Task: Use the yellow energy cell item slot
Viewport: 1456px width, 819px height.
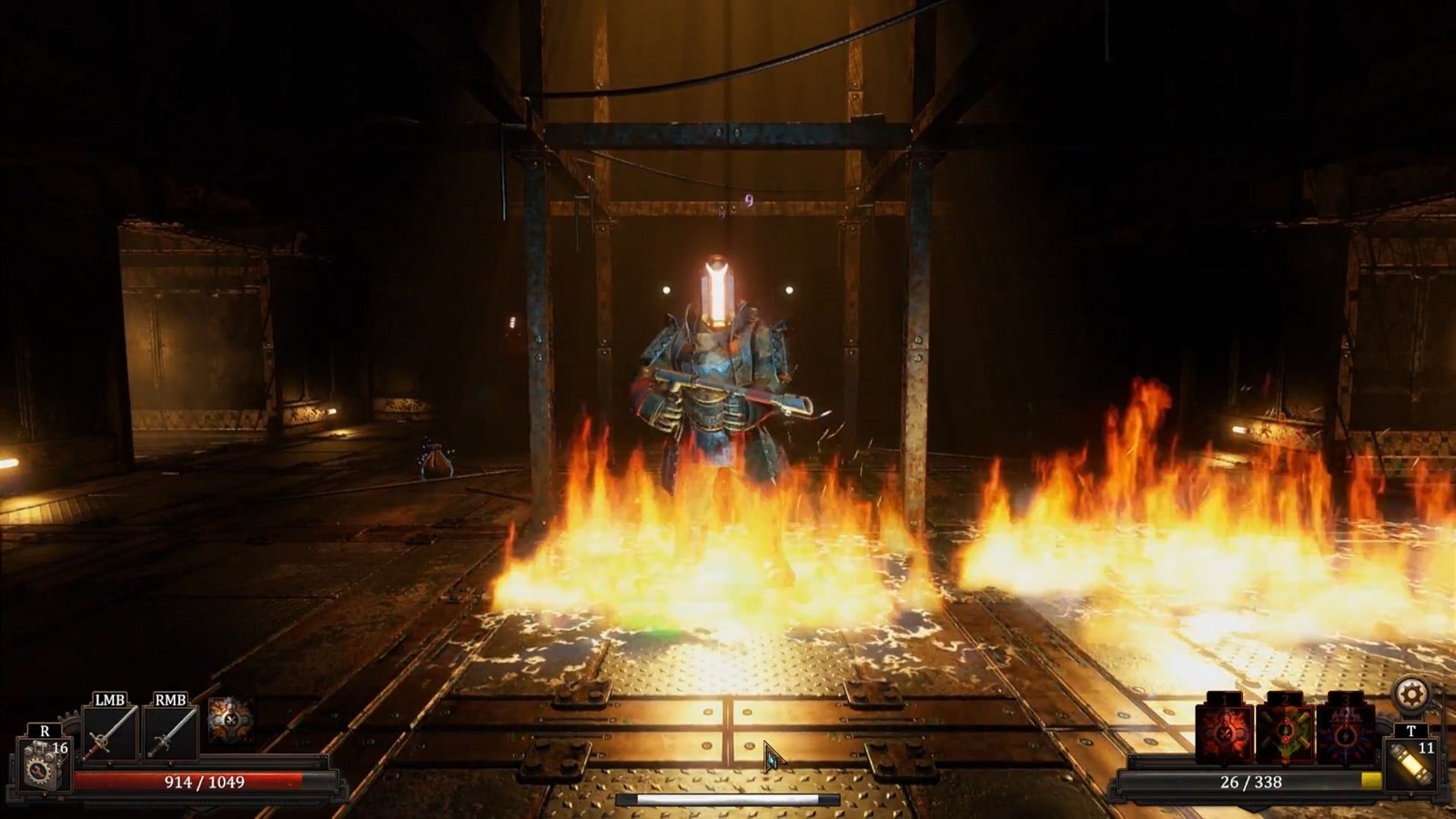Action: tap(1411, 764)
